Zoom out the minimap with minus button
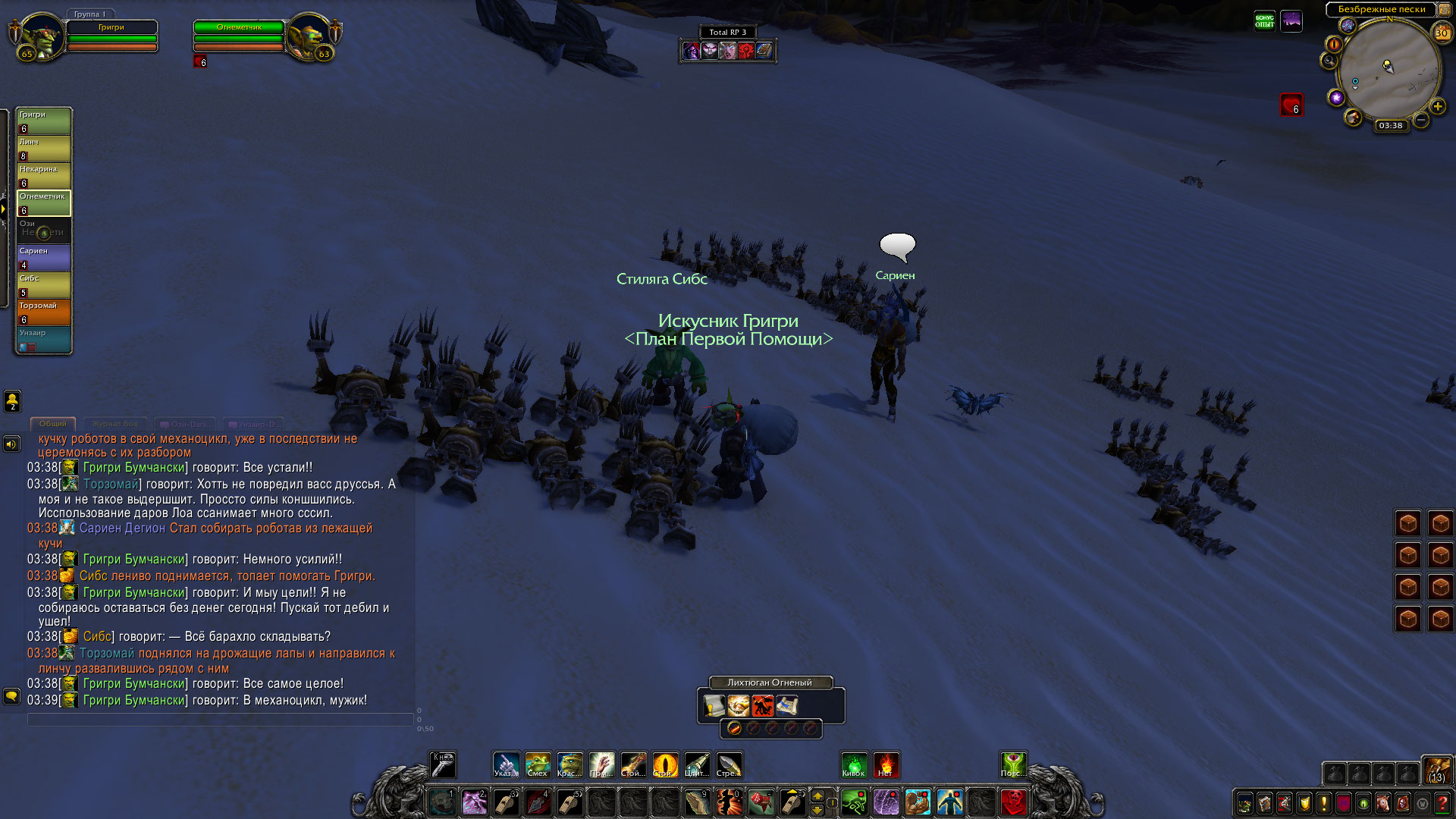1456x819 pixels. 1420,120
